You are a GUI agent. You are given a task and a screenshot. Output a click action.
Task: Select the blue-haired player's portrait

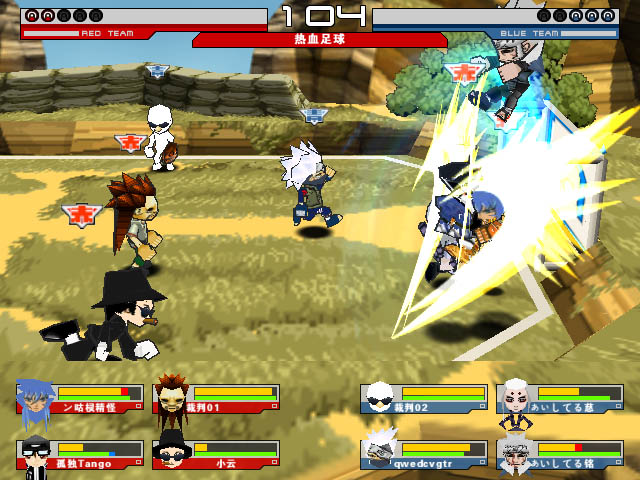pyautogui.click(x=33, y=397)
